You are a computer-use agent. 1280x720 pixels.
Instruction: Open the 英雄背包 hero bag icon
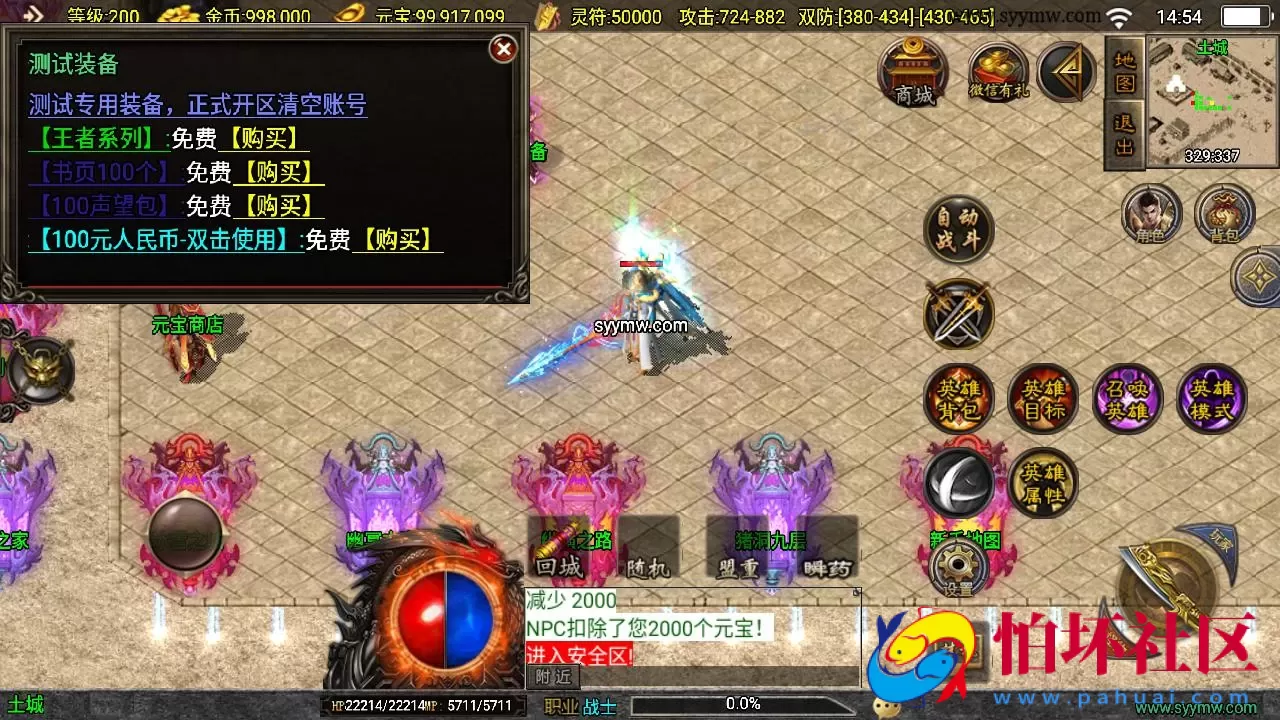[x=957, y=398]
